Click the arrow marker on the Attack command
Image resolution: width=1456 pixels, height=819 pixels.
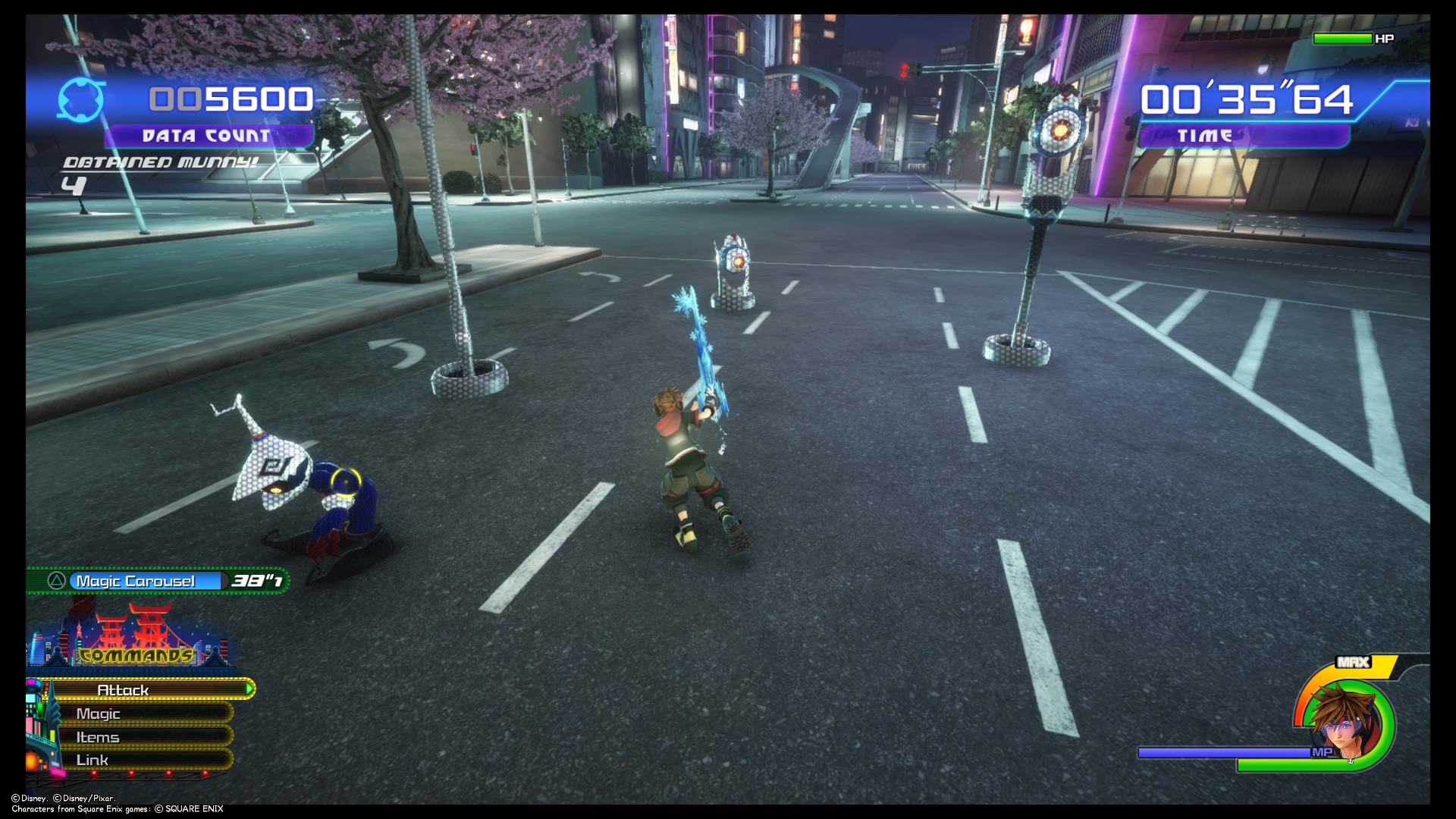[x=250, y=690]
